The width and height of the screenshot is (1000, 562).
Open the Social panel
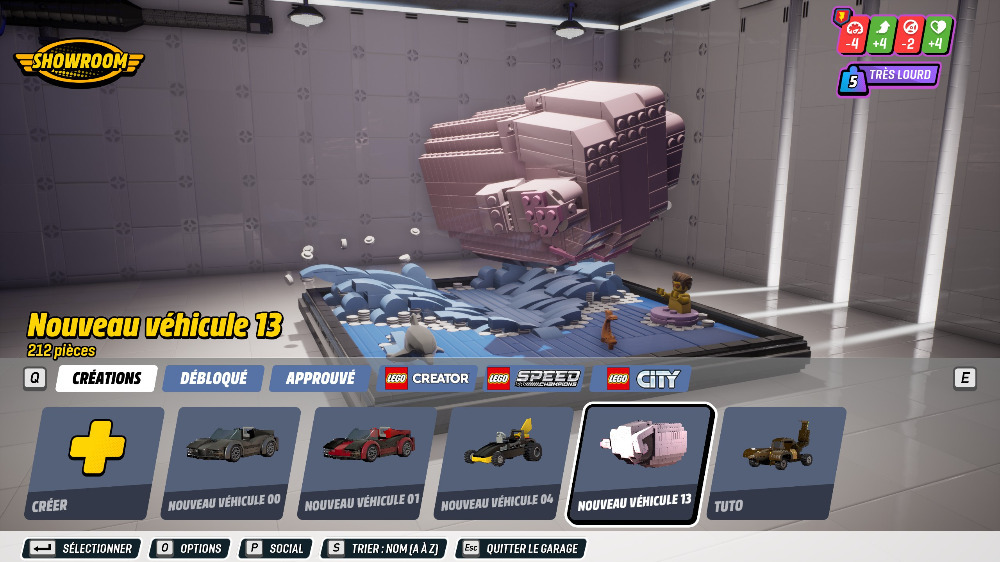tap(274, 549)
